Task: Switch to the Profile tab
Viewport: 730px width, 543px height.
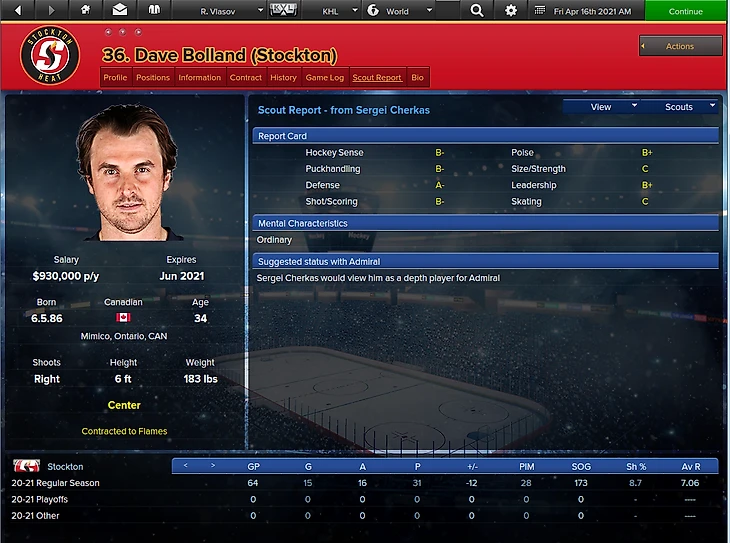Action: click(115, 77)
